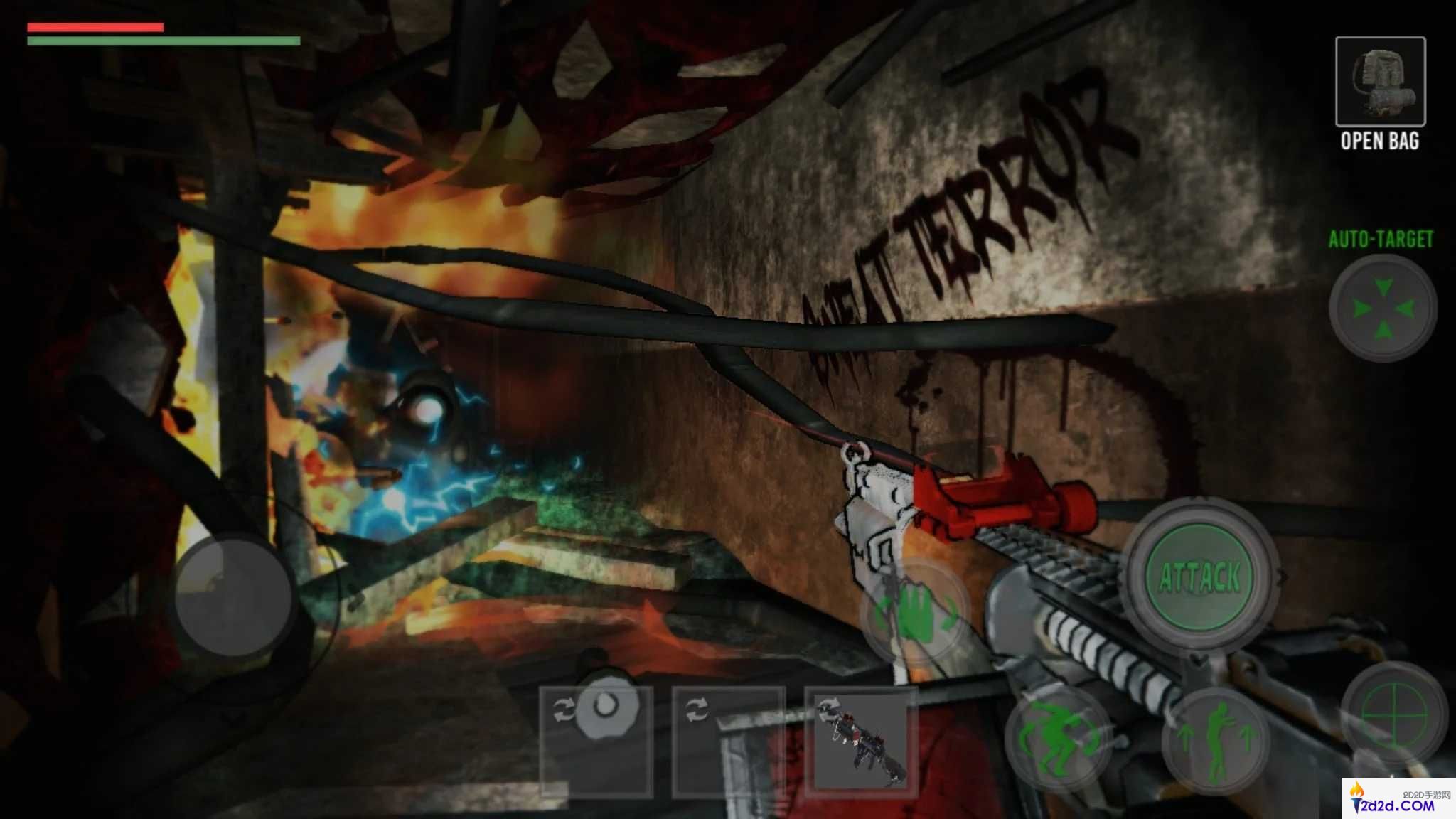
Task: Toggle the Auto-Target button
Action: [1382, 309]
